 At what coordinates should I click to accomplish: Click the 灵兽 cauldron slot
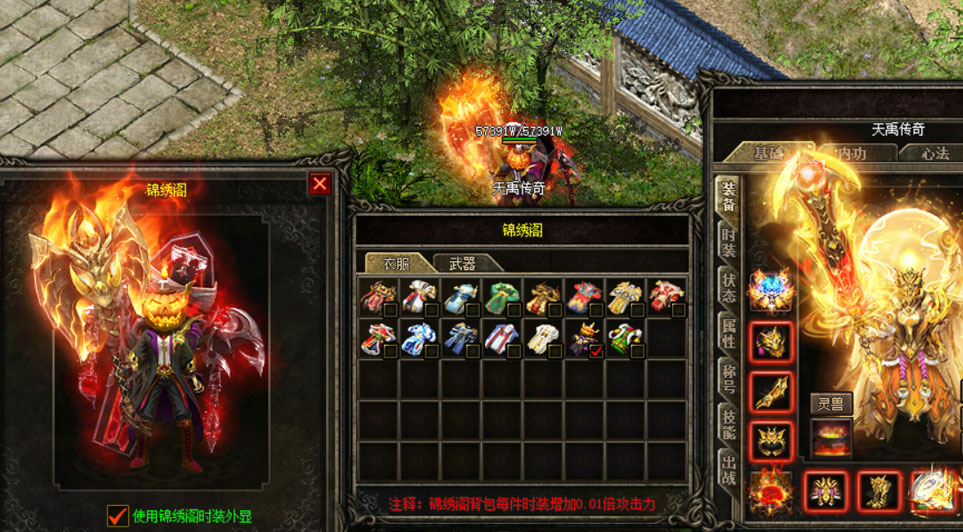(830, 436)
